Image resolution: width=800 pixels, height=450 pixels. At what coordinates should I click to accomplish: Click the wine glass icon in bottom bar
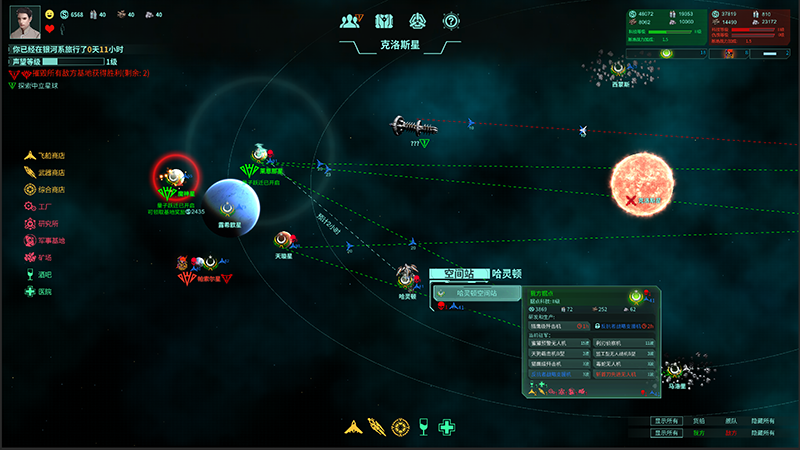pos(424,427)
